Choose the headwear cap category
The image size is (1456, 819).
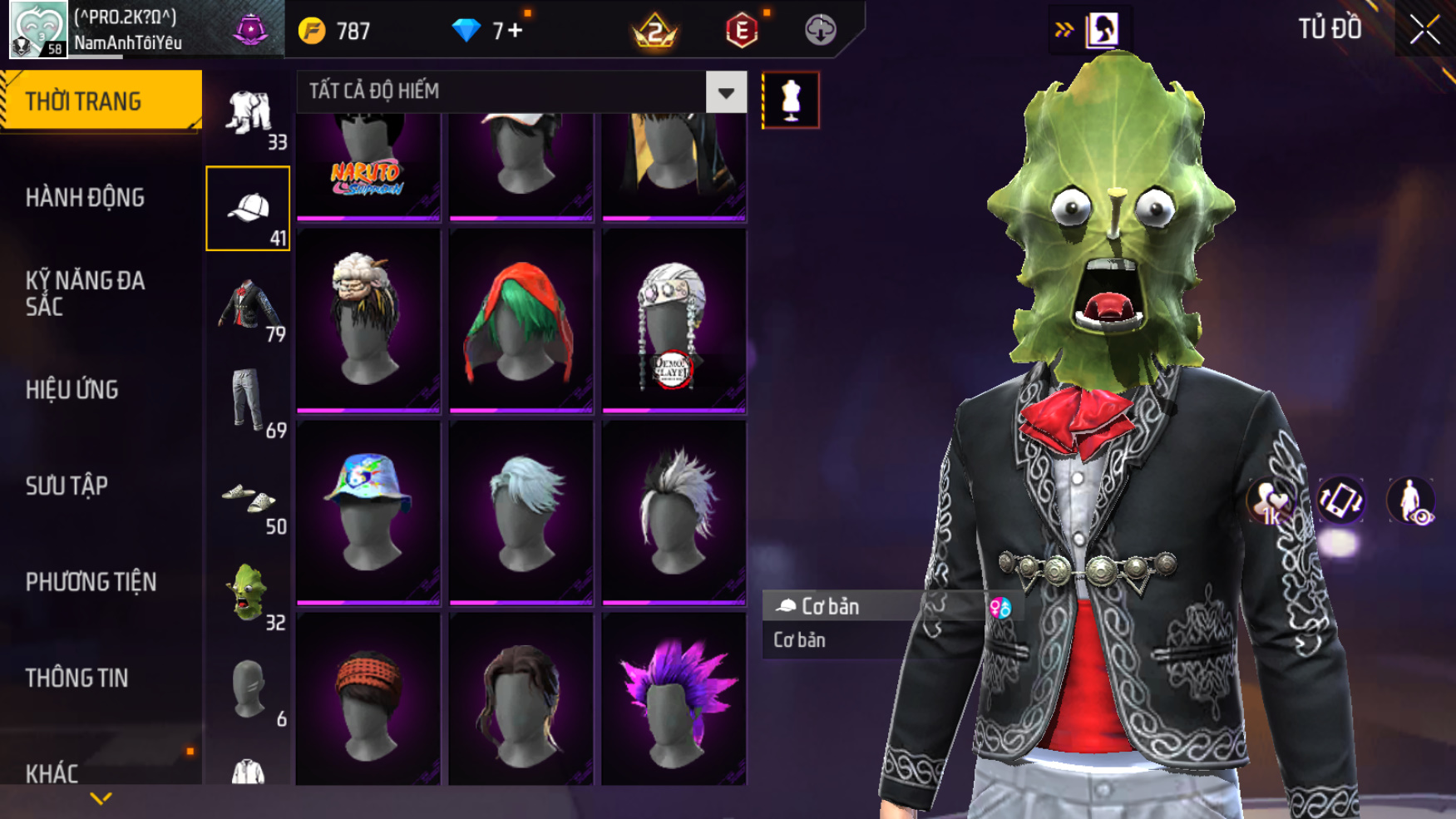pos(248,208)
